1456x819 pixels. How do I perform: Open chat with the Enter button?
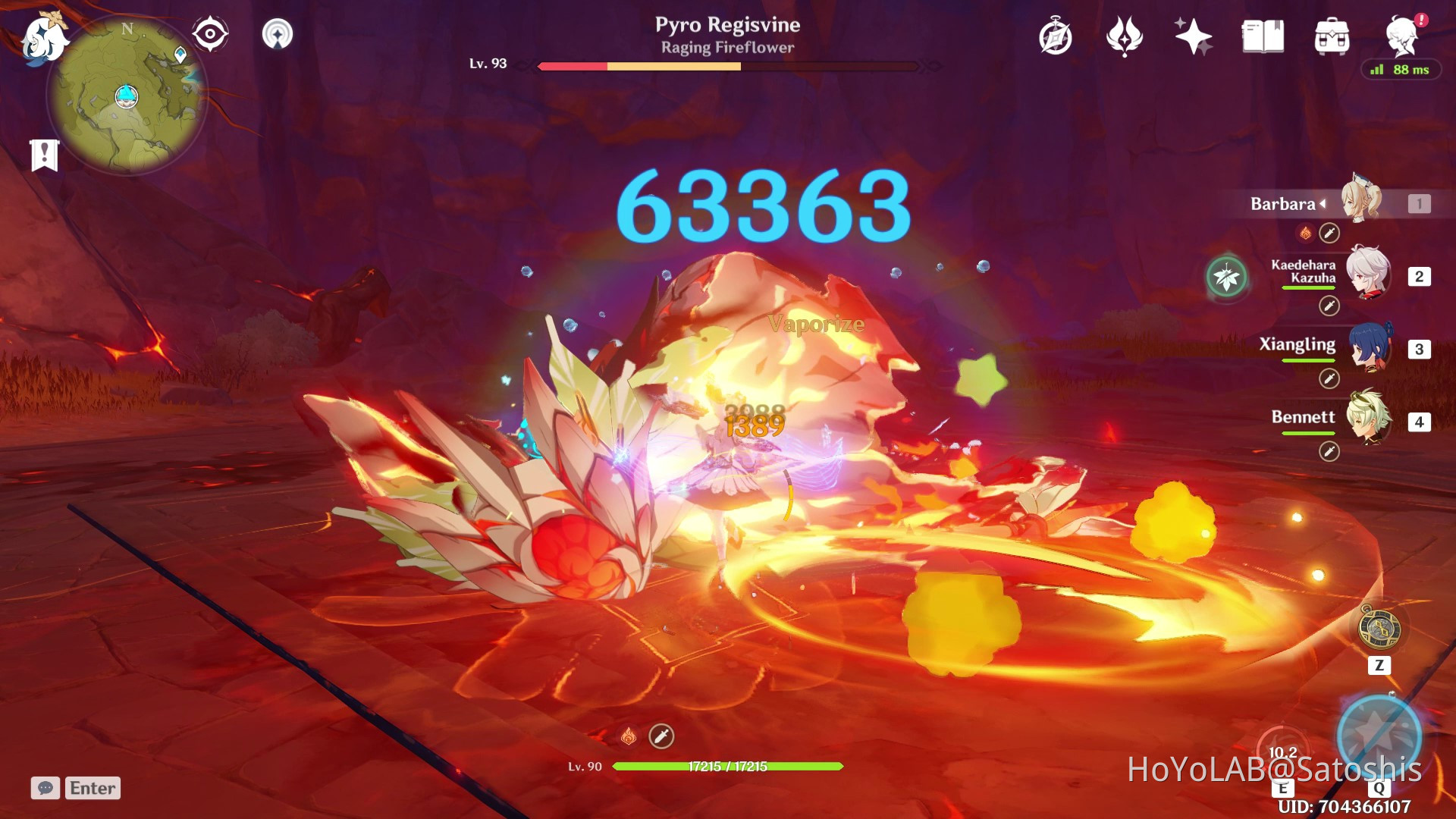point(92,788)
